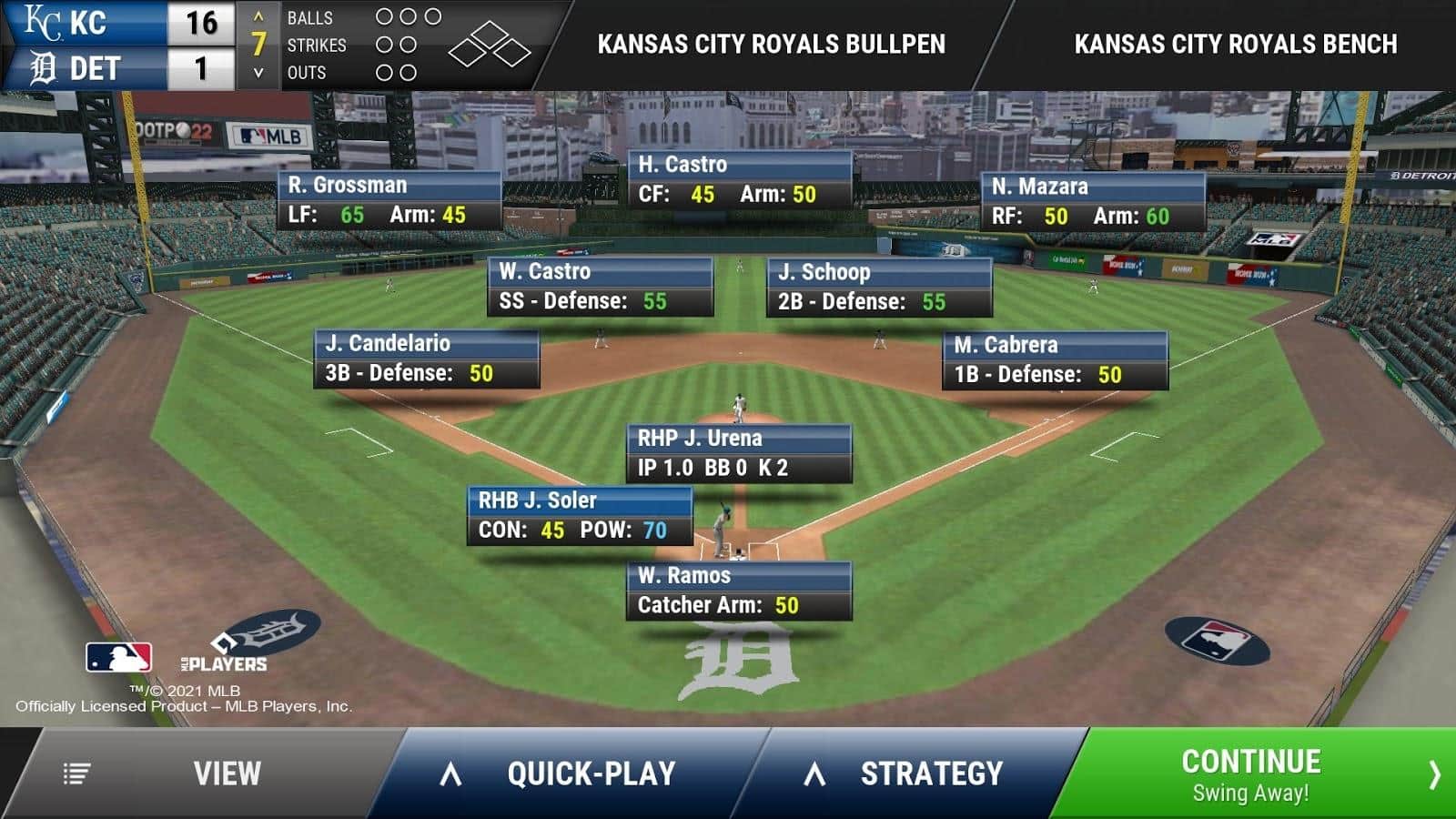Image resolution: width=1456 pixels, height=819 pixels.
Task: Select first baseman M. Cabrera's card
Action: coord(1055,360)
